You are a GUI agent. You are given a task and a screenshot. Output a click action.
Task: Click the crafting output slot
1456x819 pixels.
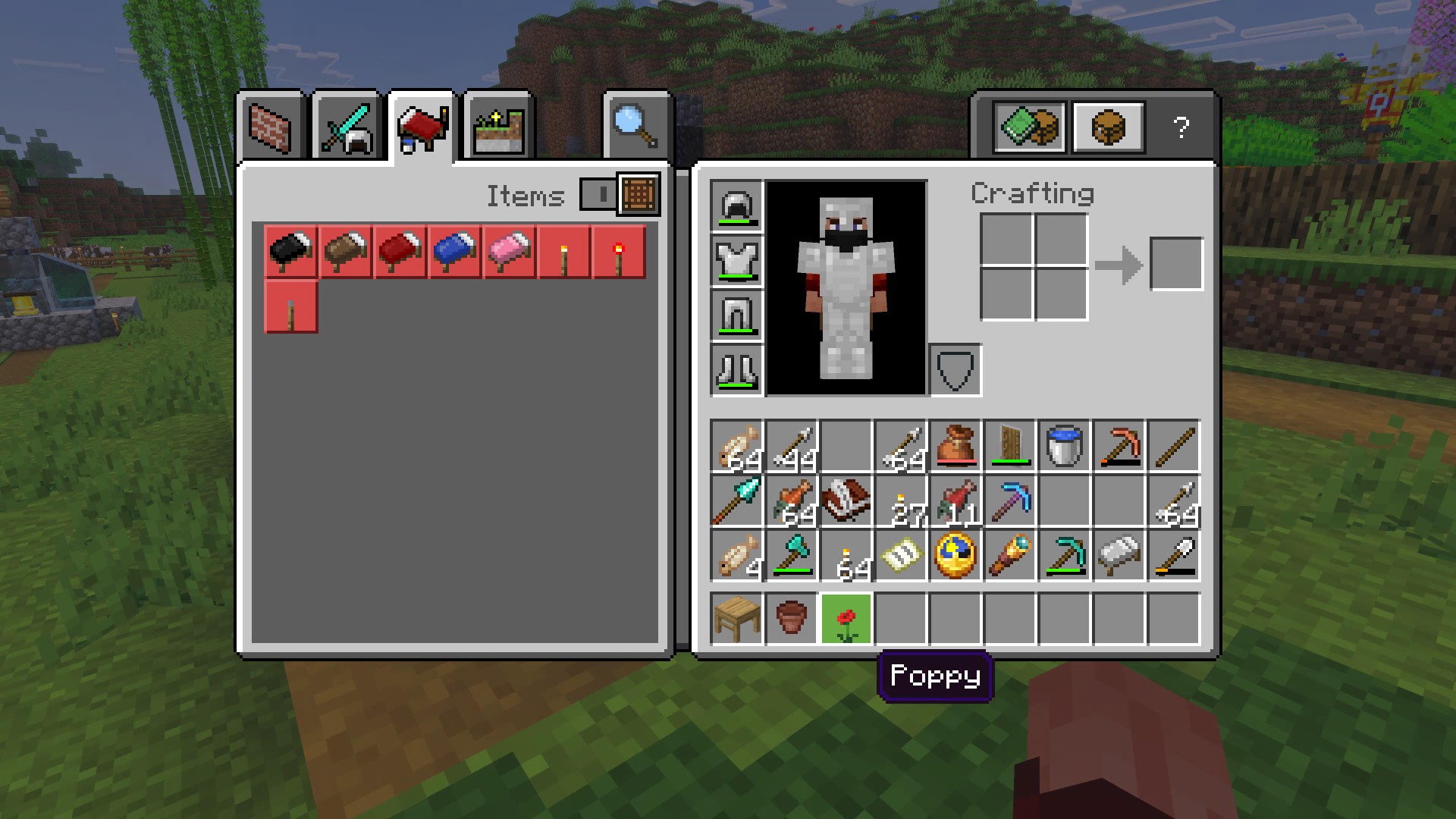coord(1176,264)
